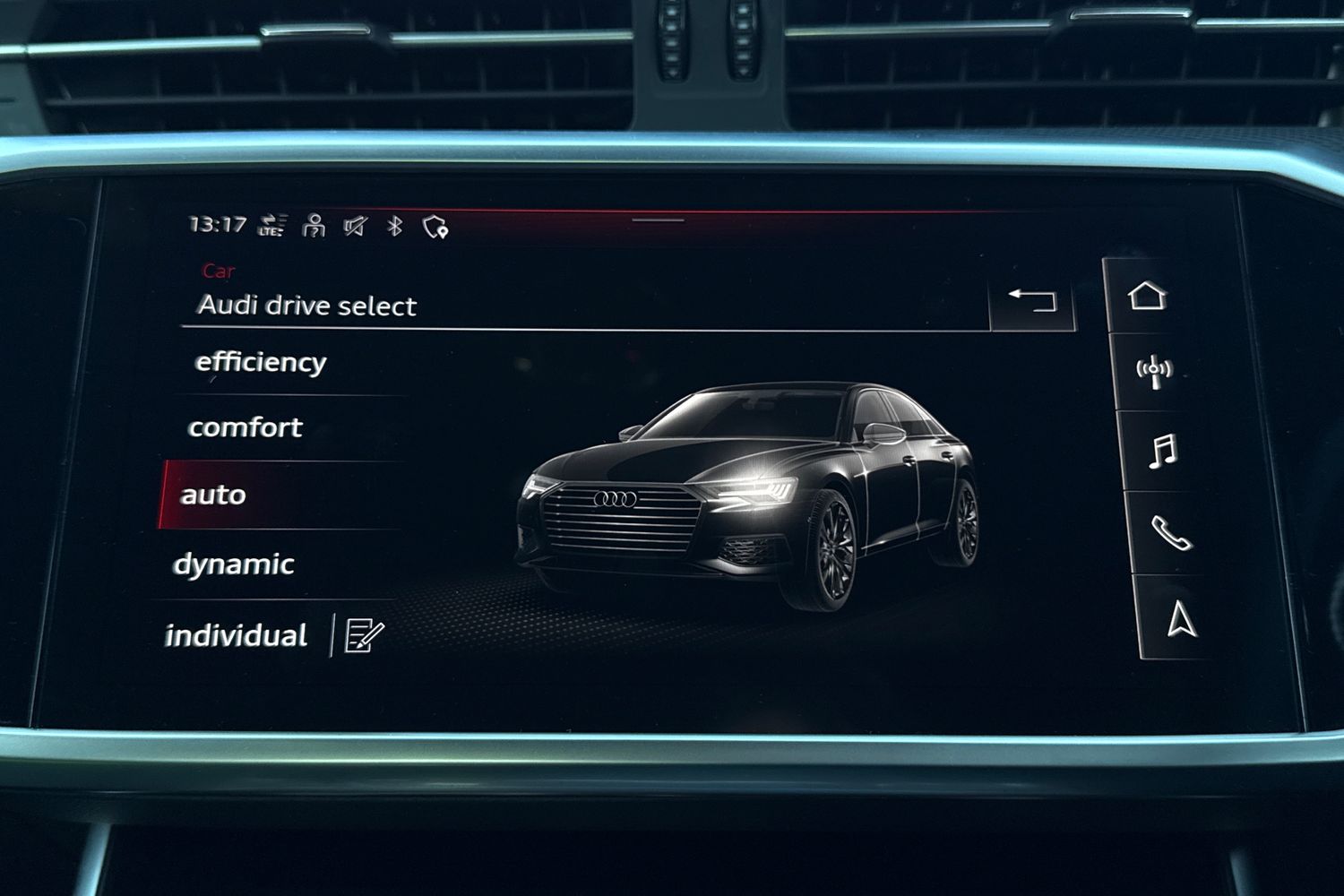Tap the user profile status icon
This screenshot has width=1344, height=896.
[x=314, y=226]
